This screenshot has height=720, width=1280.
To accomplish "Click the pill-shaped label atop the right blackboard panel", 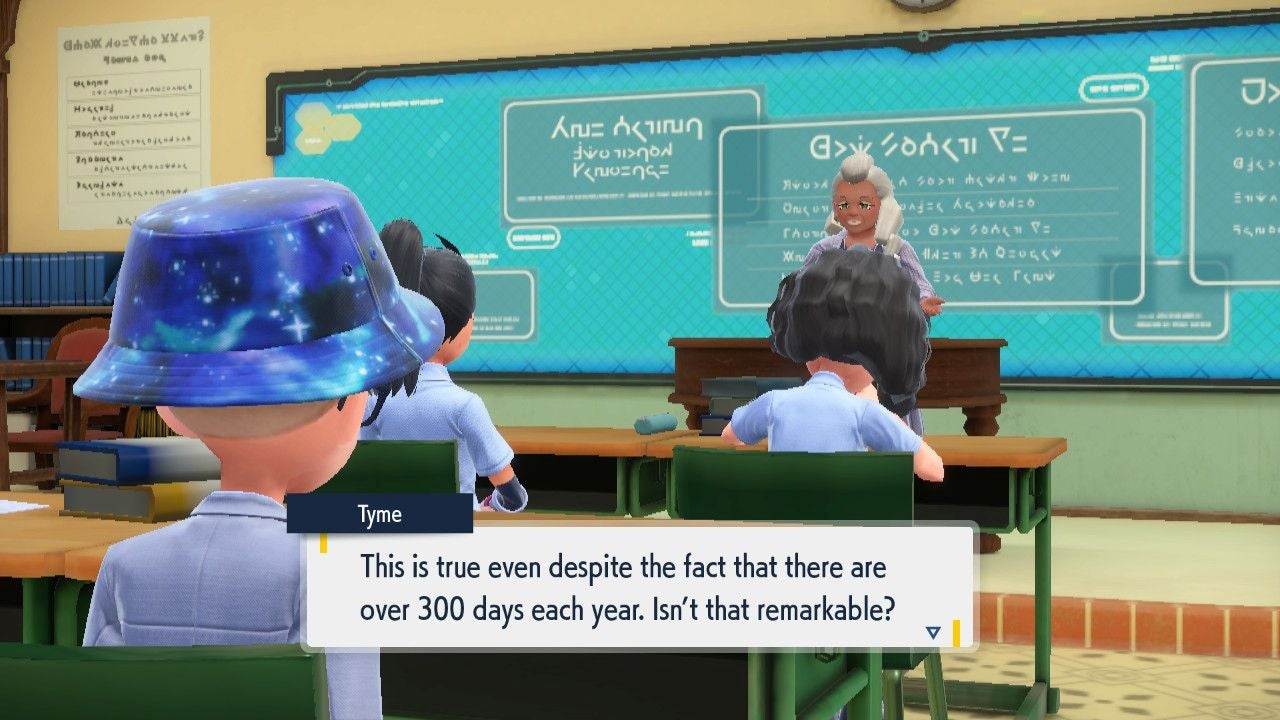I will pos(1113,88).
